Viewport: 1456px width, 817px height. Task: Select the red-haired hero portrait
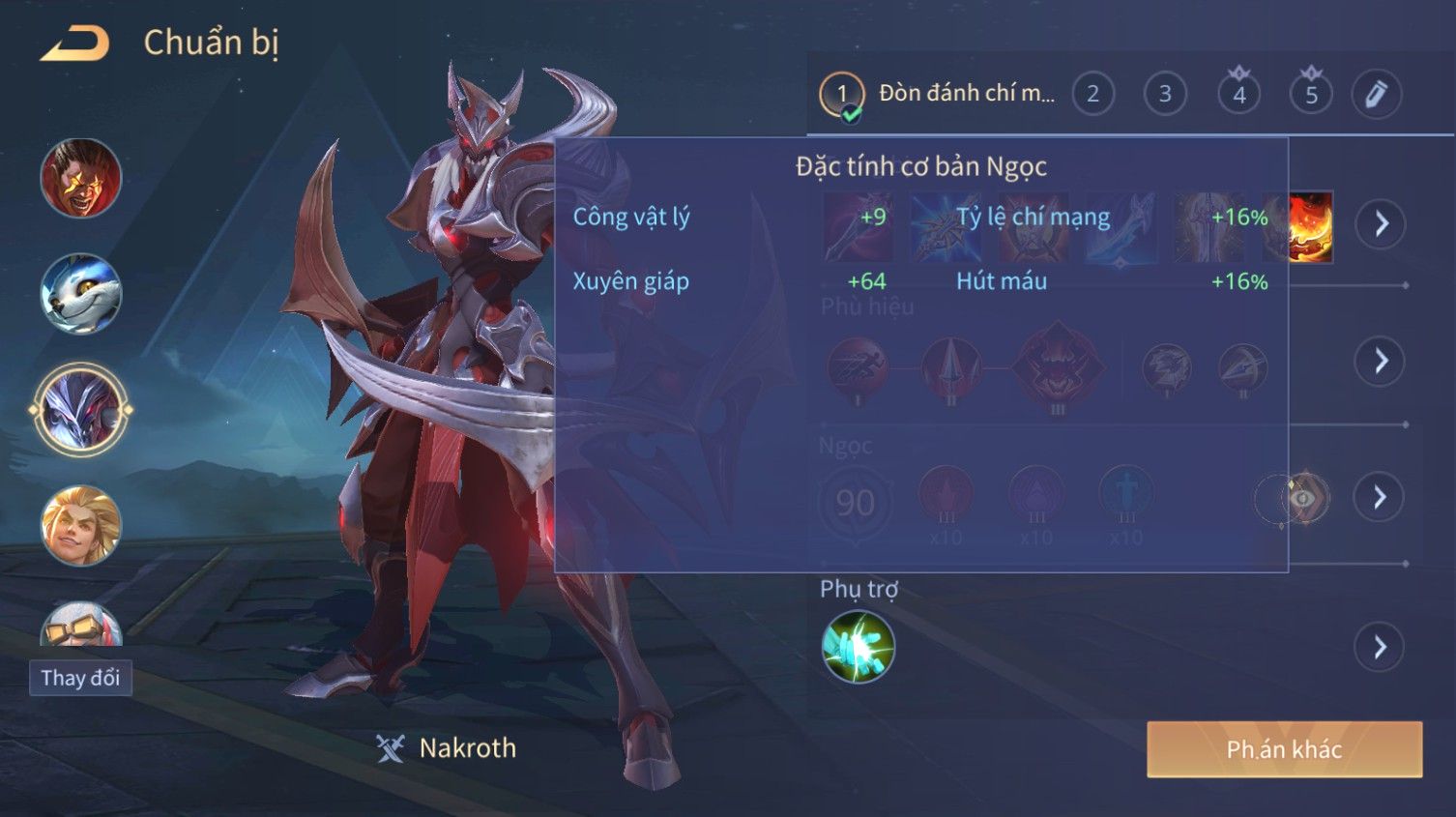81,178
